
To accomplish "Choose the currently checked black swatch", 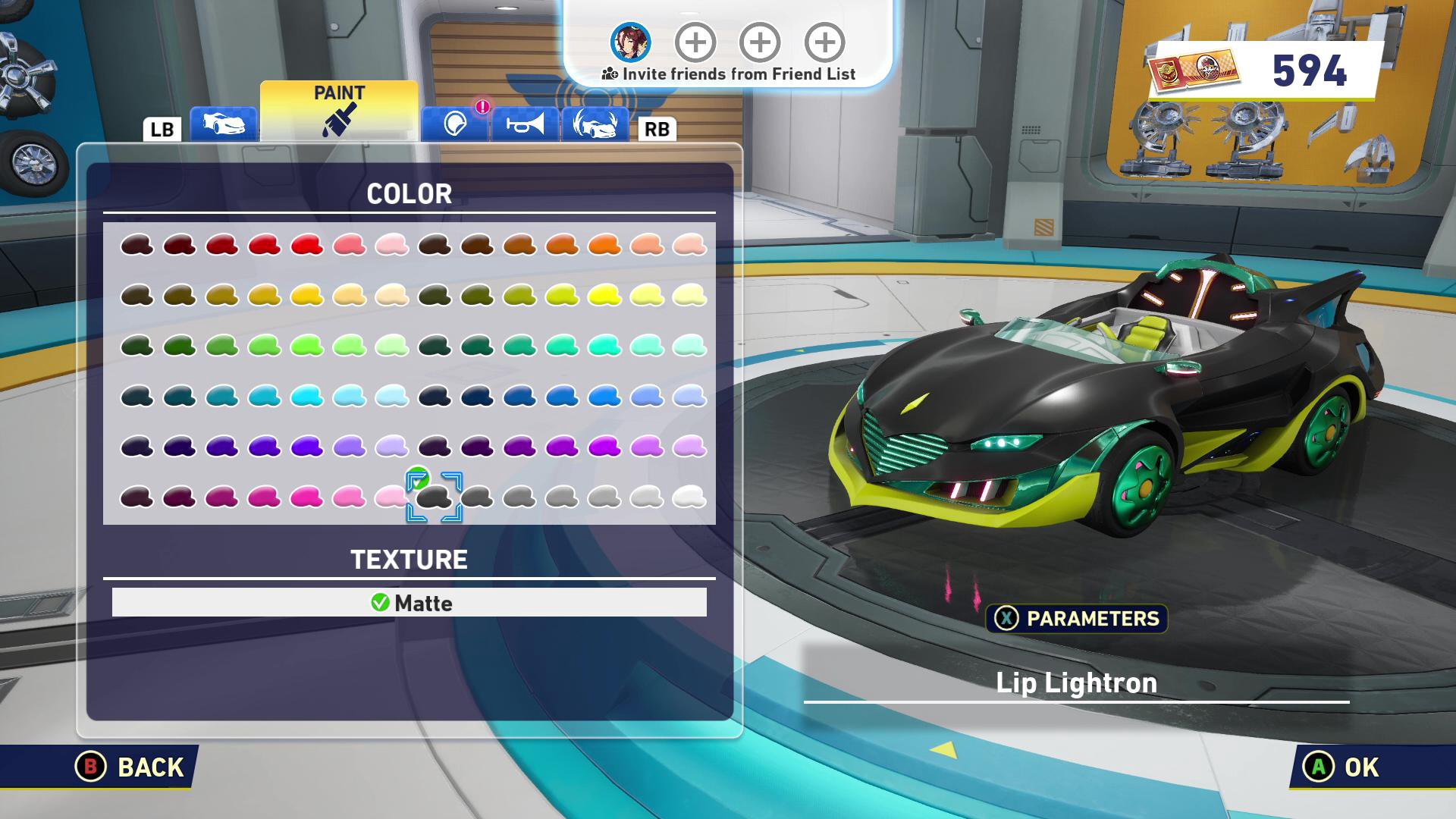I will click(435, 497).
